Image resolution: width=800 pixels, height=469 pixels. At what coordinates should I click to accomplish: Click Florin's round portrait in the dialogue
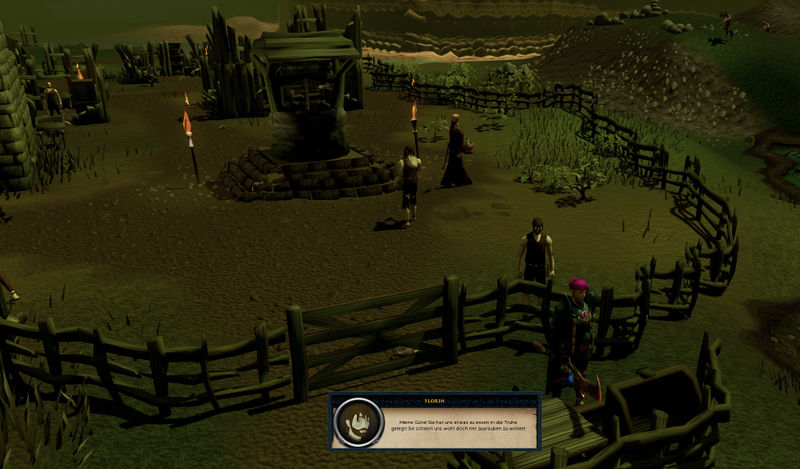click(355, 422)
